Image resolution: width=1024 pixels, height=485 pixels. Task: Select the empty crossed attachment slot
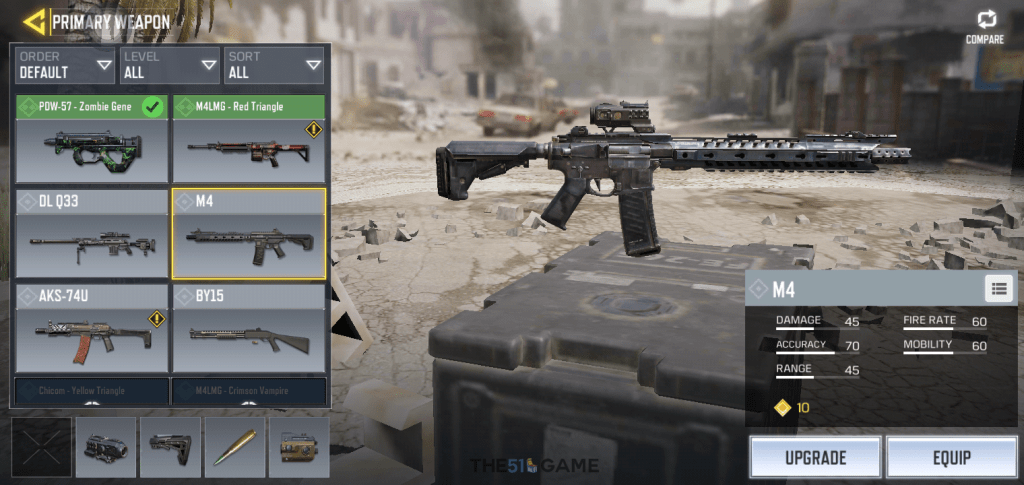click(41, 447)
